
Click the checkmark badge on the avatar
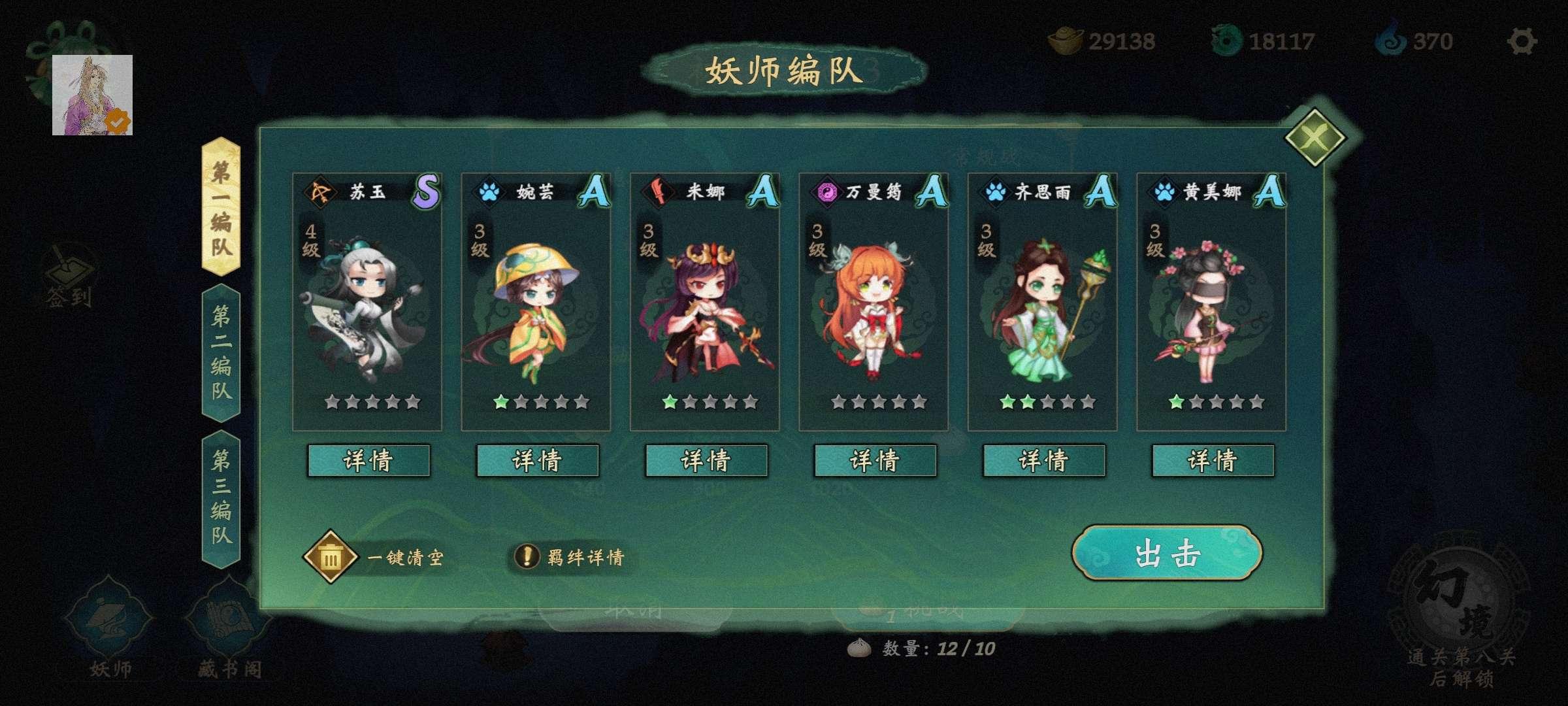tap(116, 121)
